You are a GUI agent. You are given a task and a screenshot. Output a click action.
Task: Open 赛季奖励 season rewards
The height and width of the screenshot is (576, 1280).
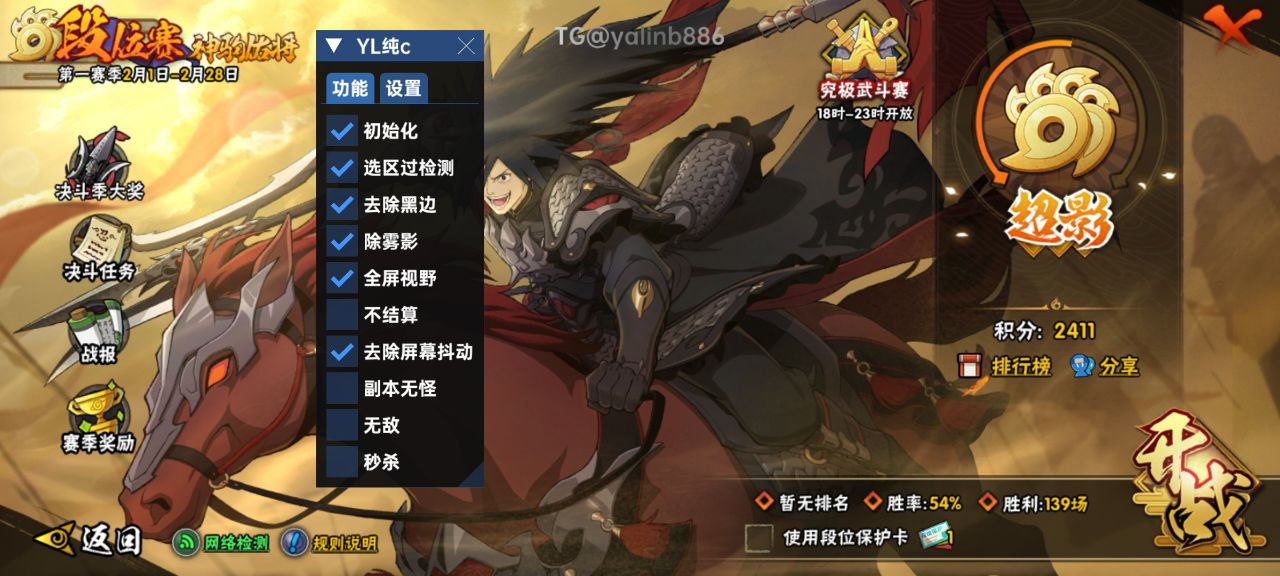pos(99,418)
